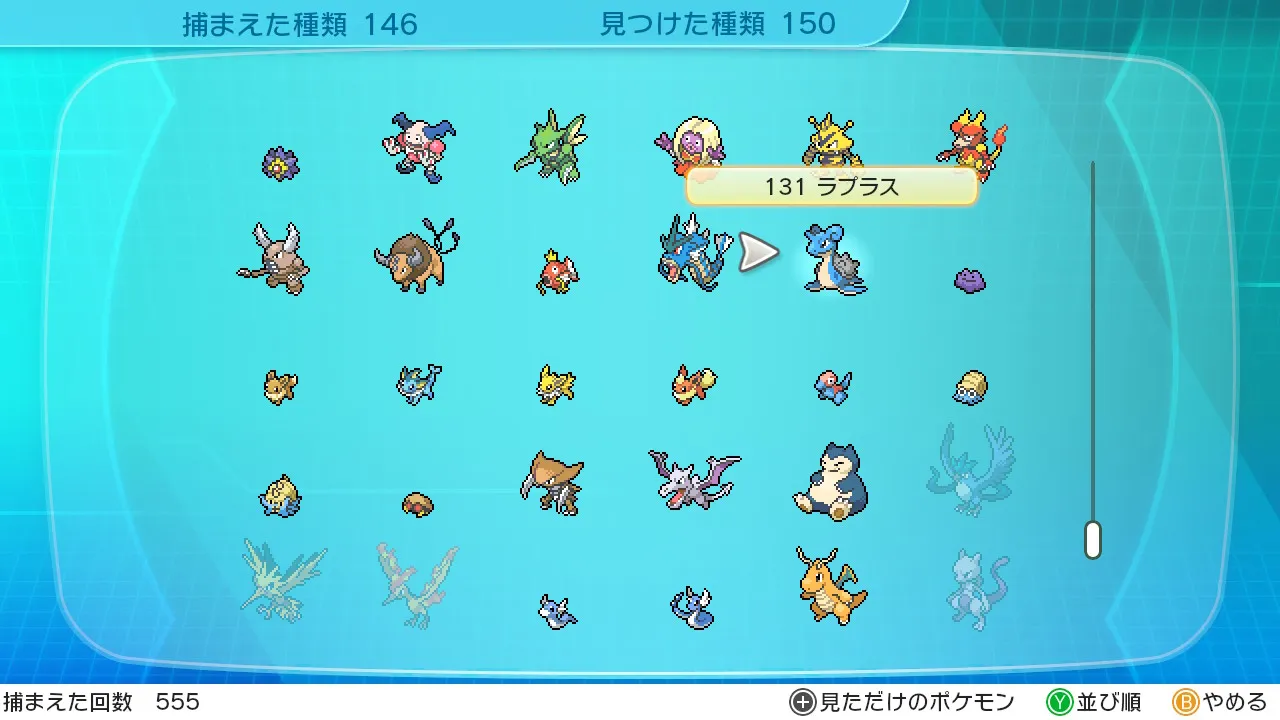Screen dimensions: 1280x720
Task: Choose the Eevee entry
Action: [280, 386]
